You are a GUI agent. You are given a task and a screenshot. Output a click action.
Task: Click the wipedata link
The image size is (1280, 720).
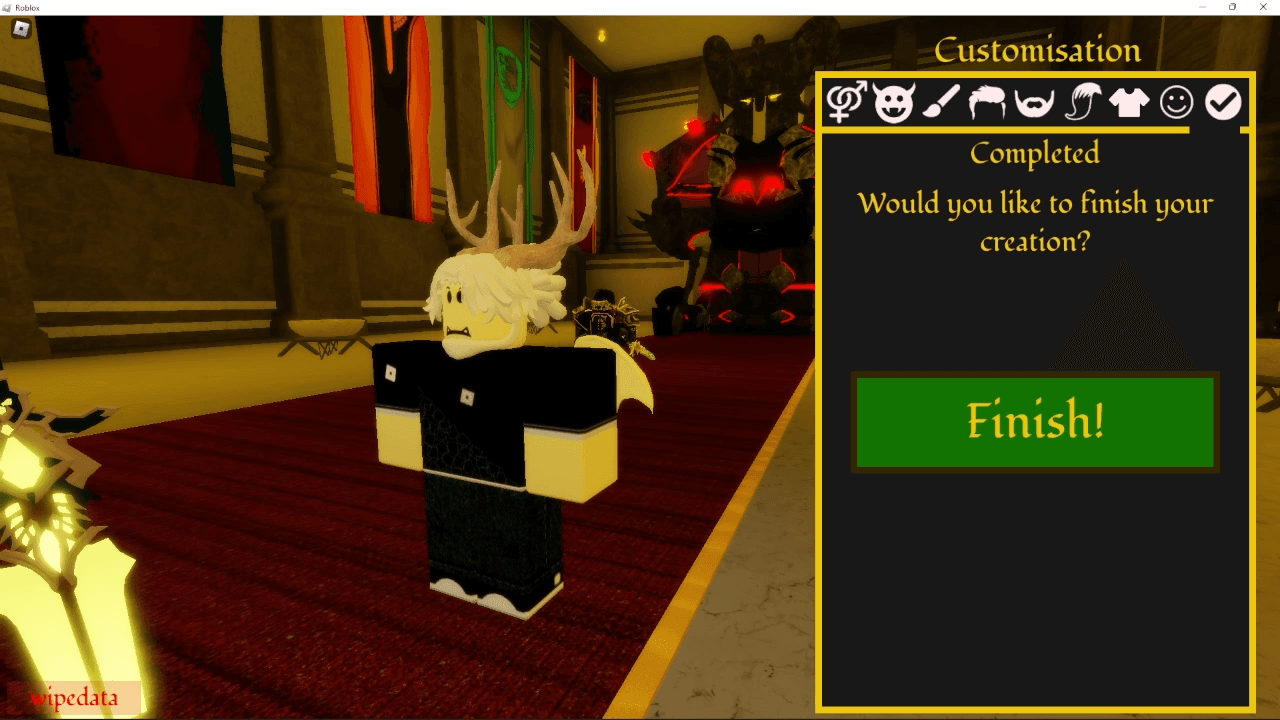click(73, 698)
